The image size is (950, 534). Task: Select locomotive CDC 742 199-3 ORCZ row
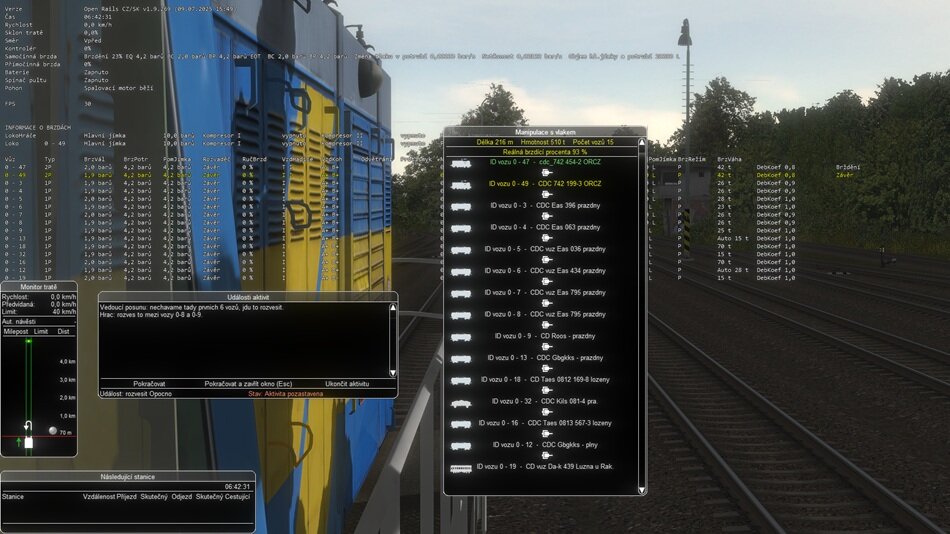click(545, 184)
